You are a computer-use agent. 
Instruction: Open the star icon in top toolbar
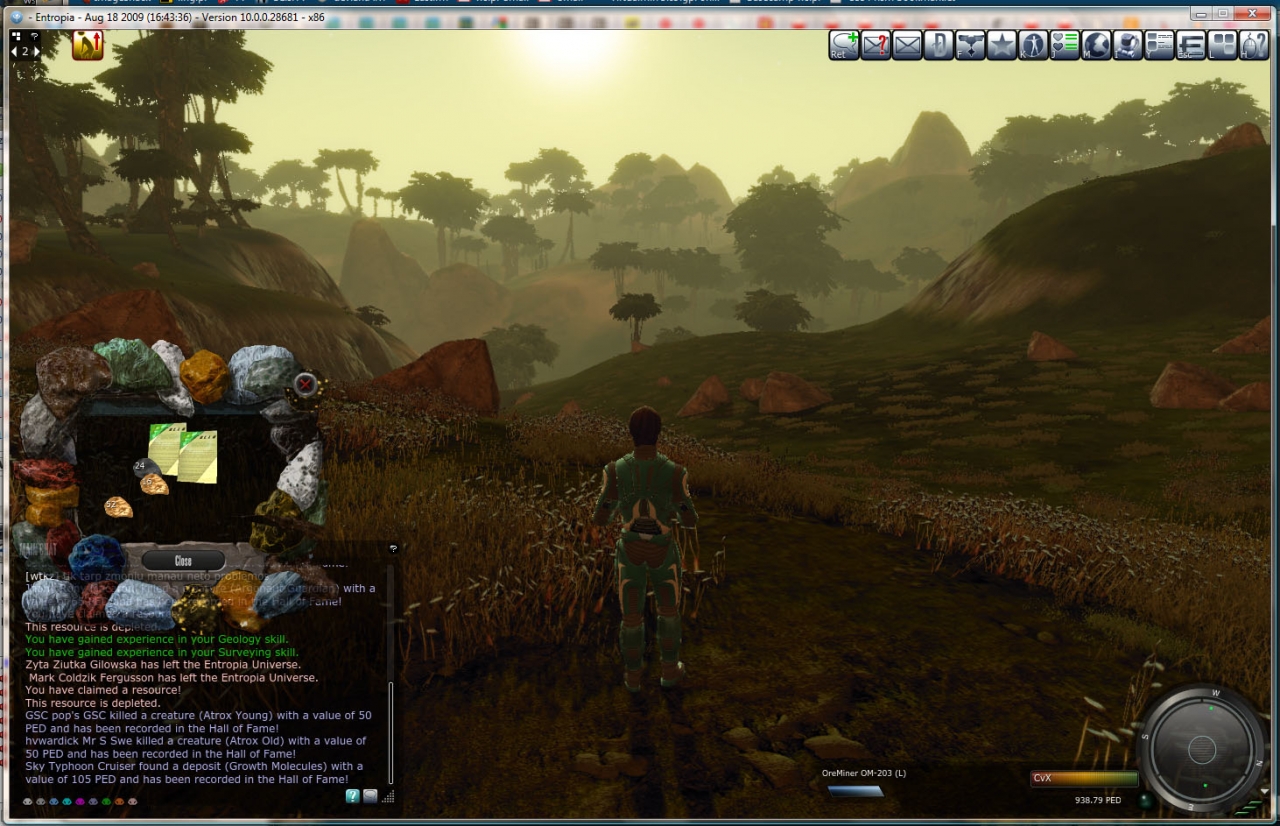1001,45
